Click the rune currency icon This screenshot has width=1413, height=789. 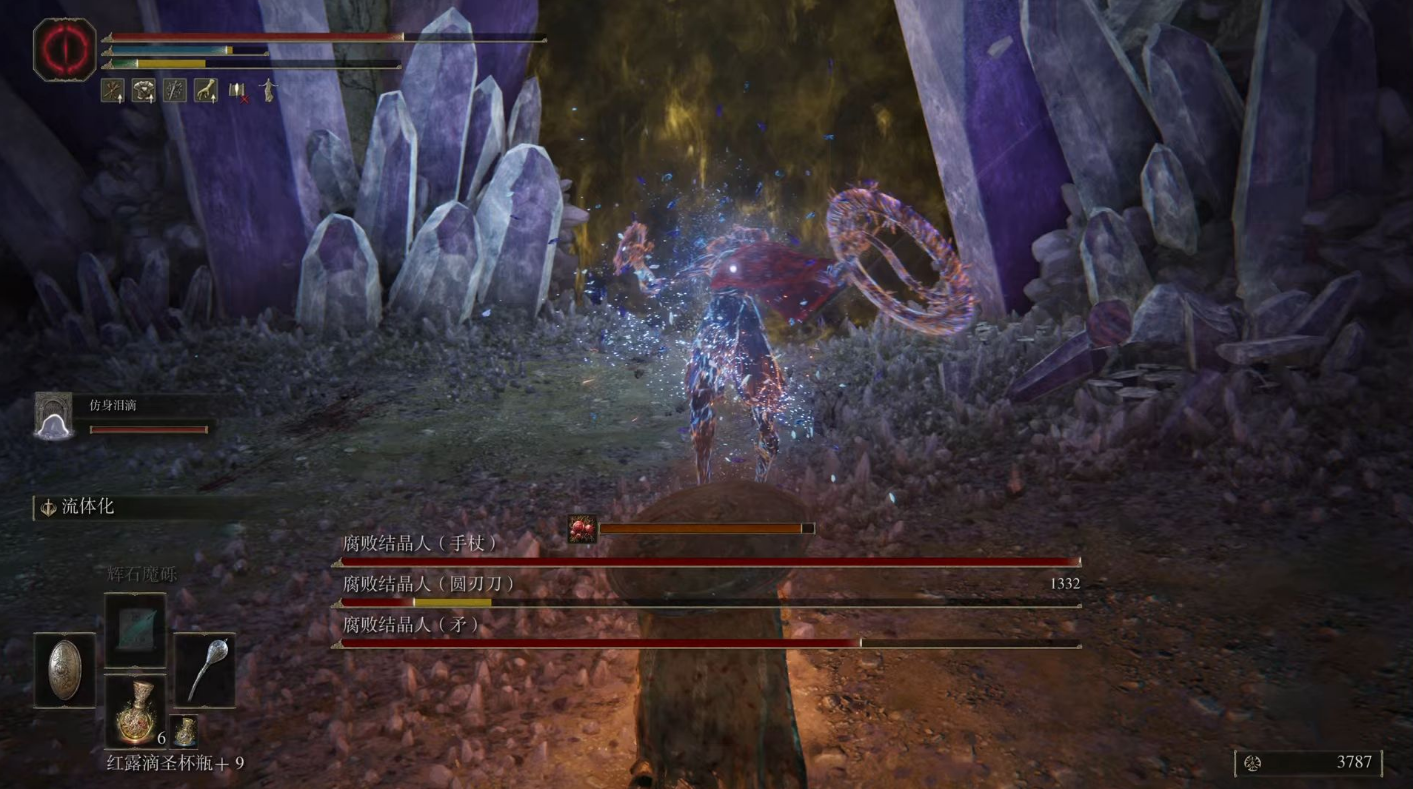pyautogui.click(x=1252, y=763)
